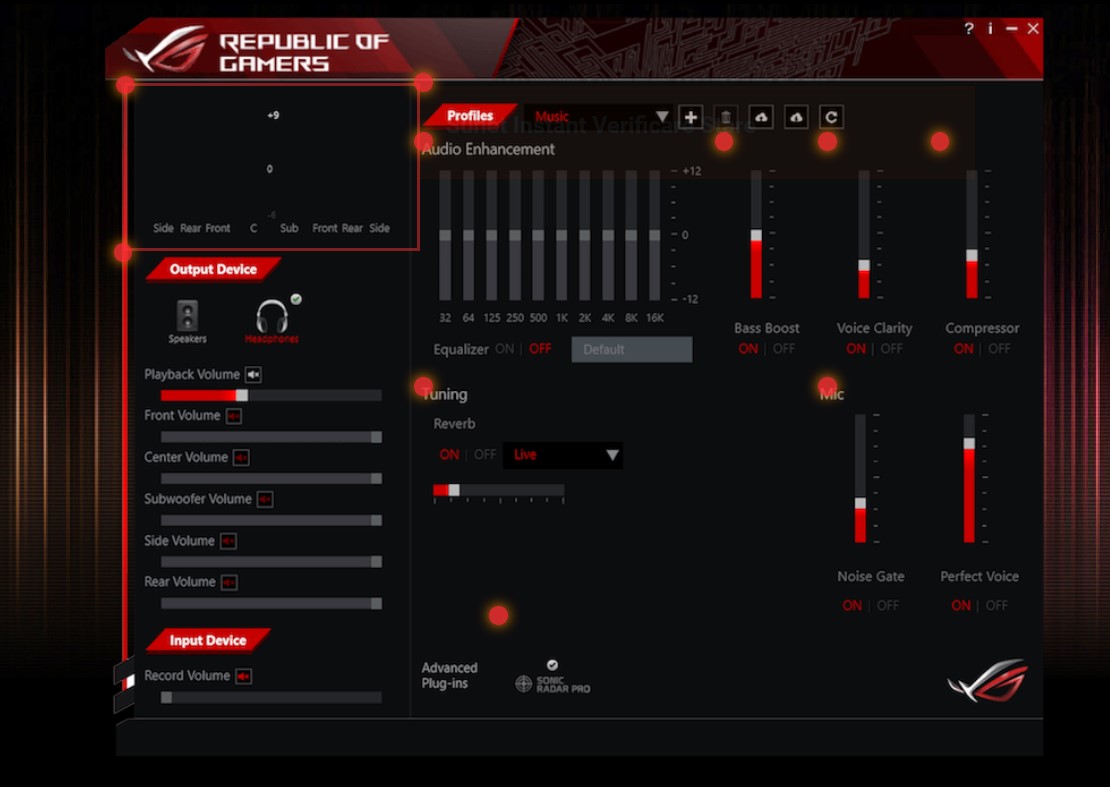Open the question mark help button
Viewport: 1110px width, 787px height.
[x=968, y=29]
